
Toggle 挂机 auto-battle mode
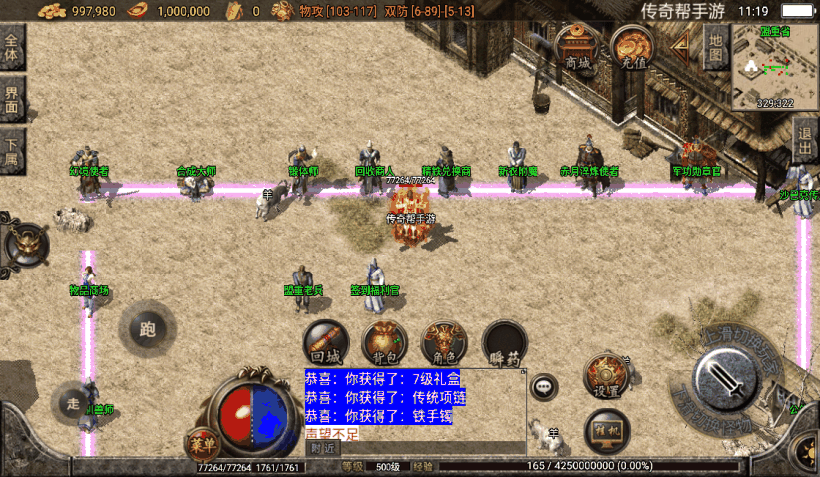pyautogui.click(x=606, y=428)
